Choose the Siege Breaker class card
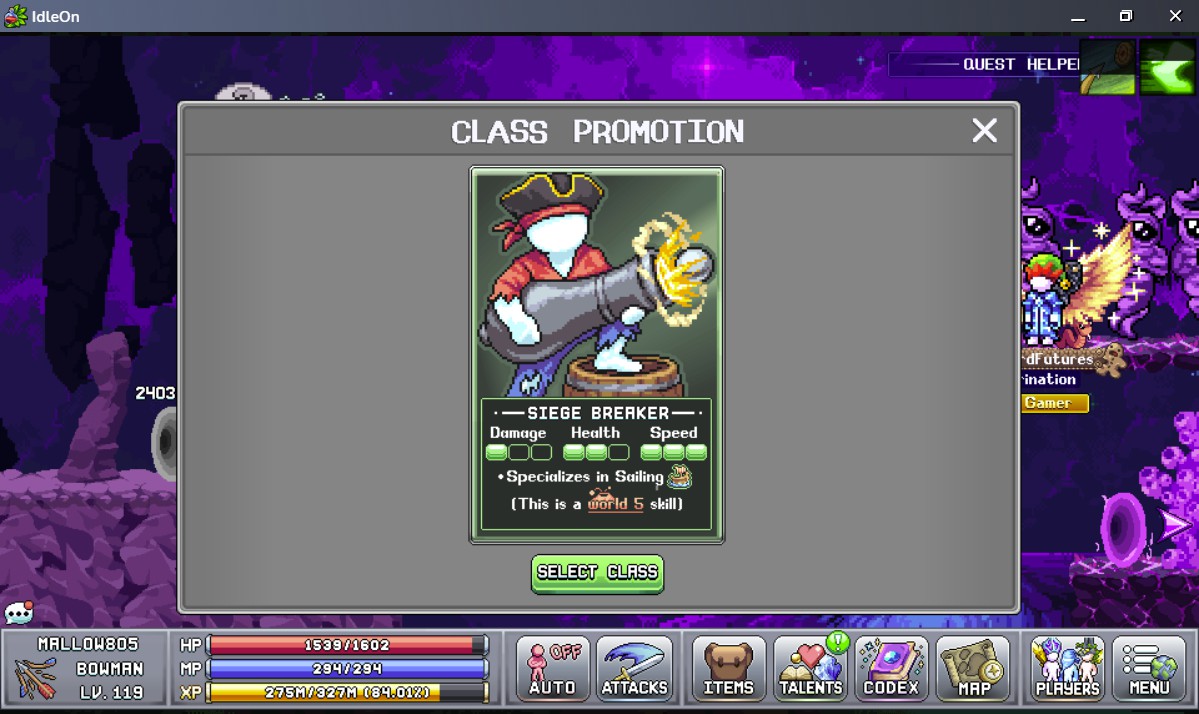 (x=597, y=355)
